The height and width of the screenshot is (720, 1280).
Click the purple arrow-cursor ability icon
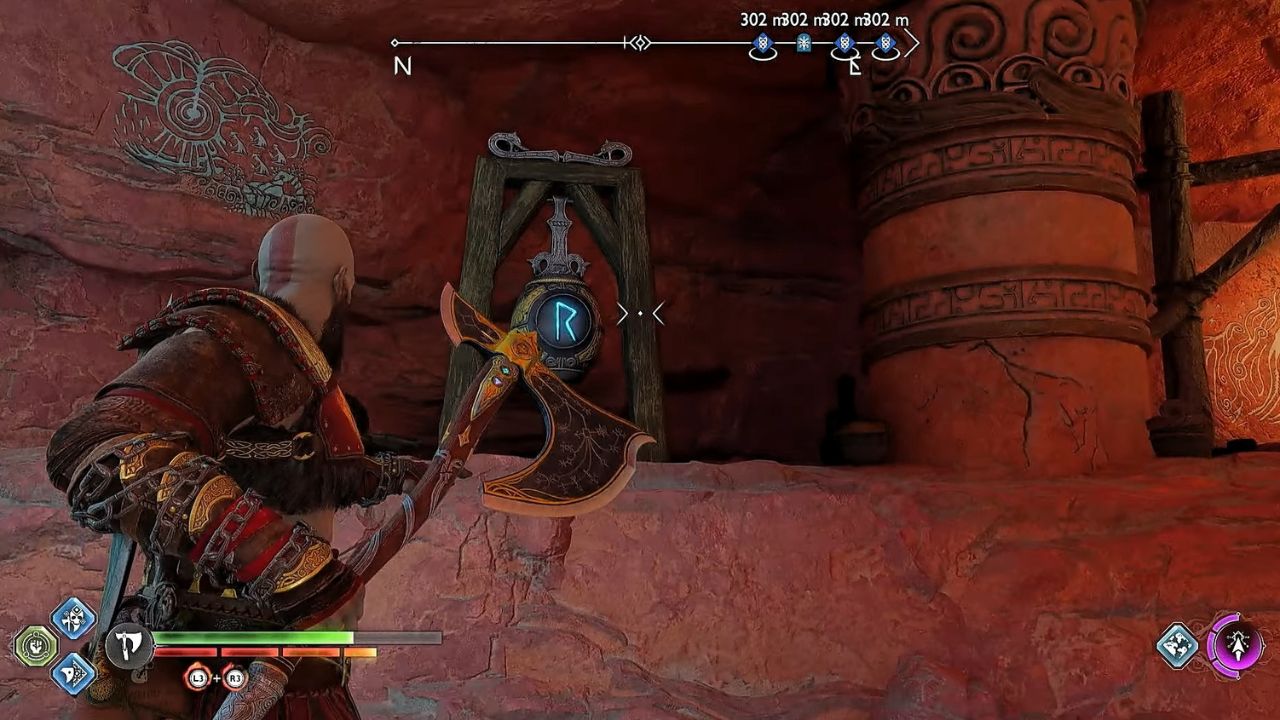[1240, 647]
